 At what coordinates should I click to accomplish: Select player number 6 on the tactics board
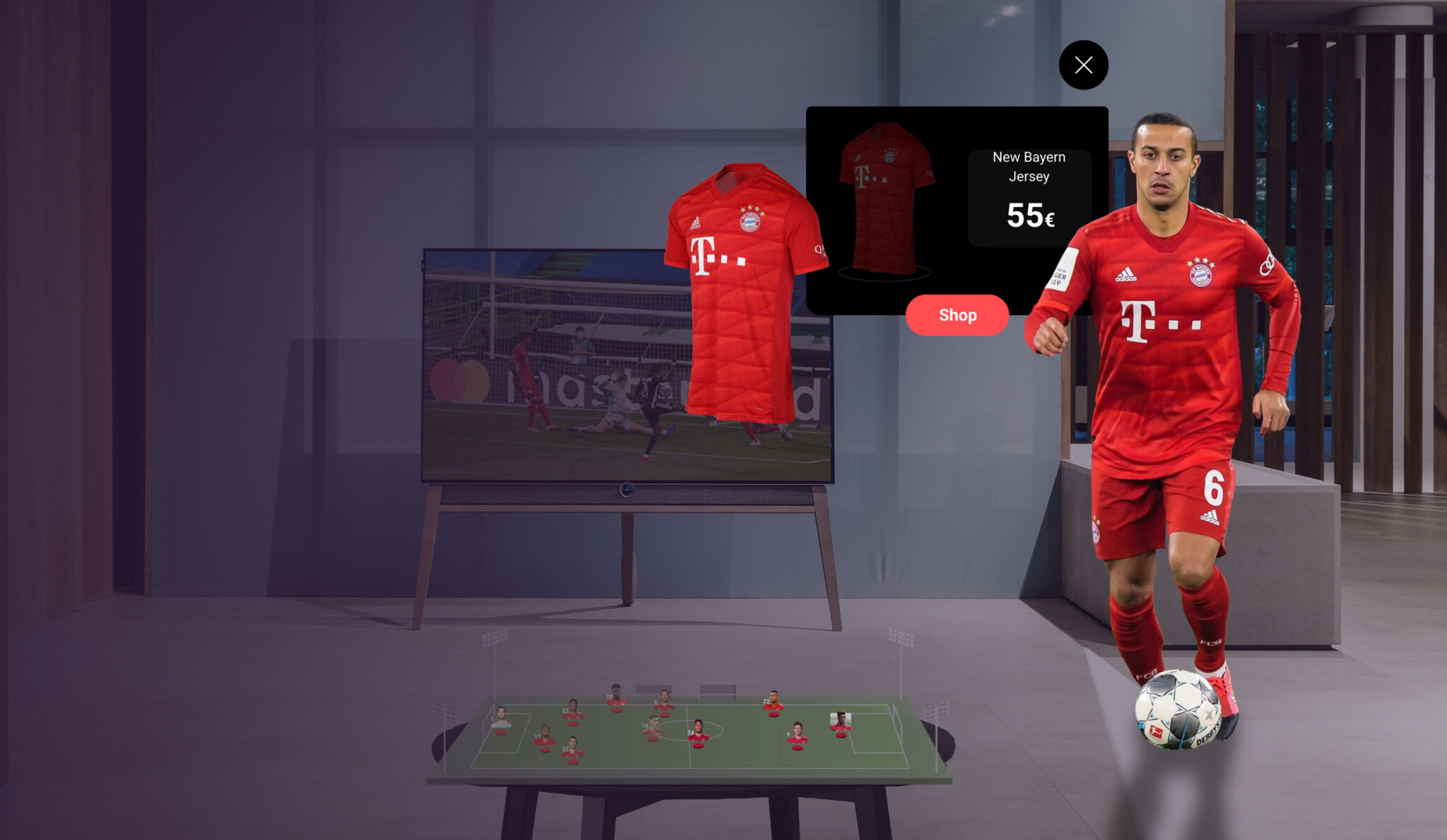[x=665, y=701]
